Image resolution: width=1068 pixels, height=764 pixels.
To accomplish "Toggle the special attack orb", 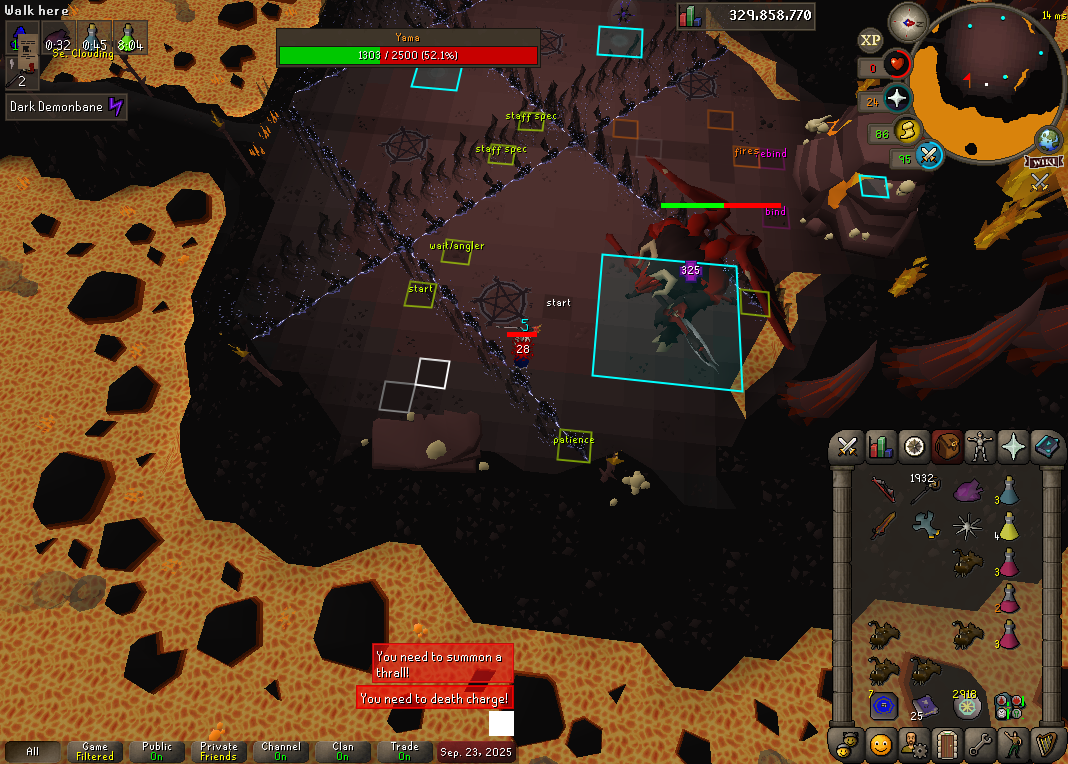I will point(930,156).
